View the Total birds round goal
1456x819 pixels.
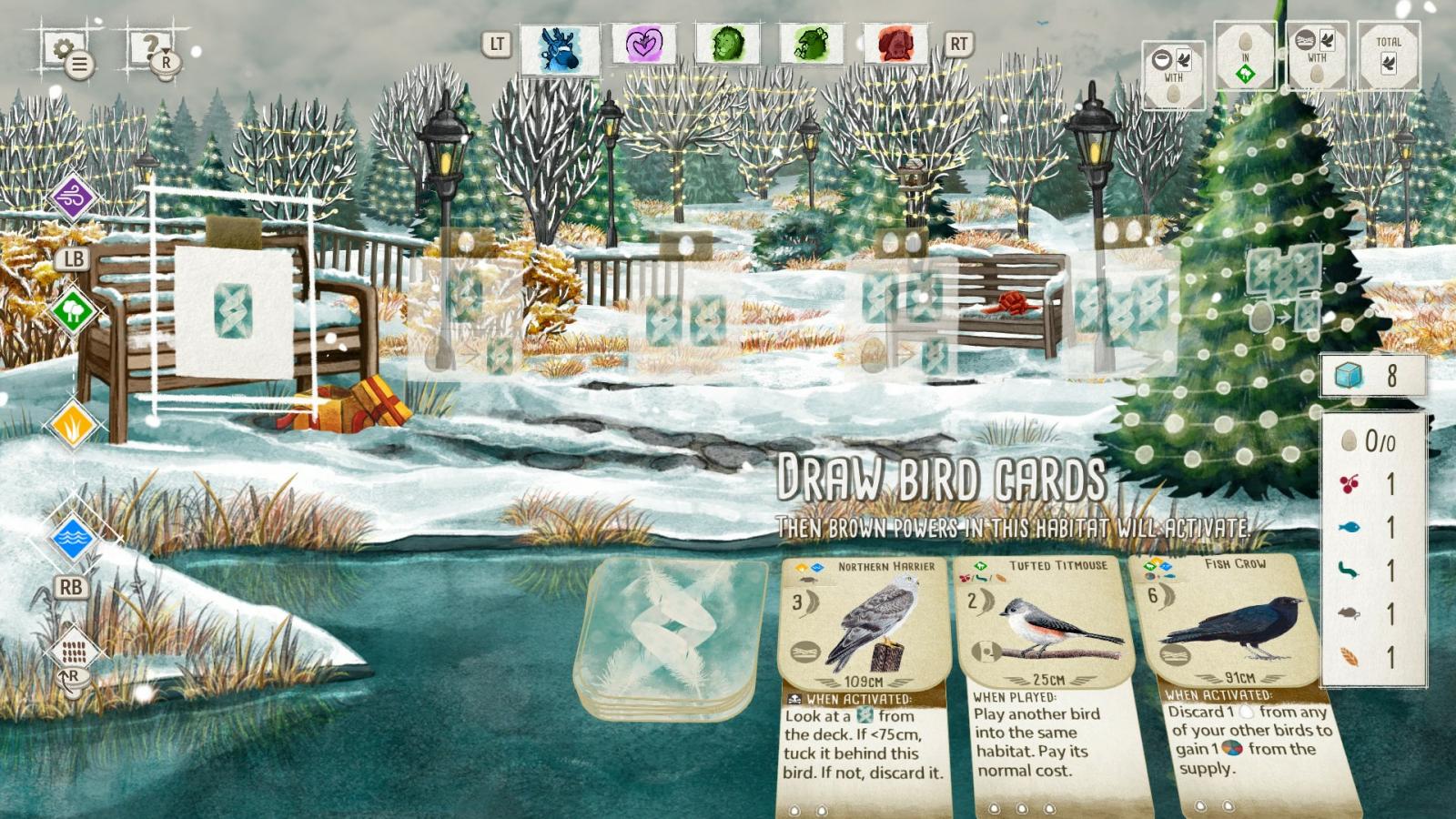1388,56
